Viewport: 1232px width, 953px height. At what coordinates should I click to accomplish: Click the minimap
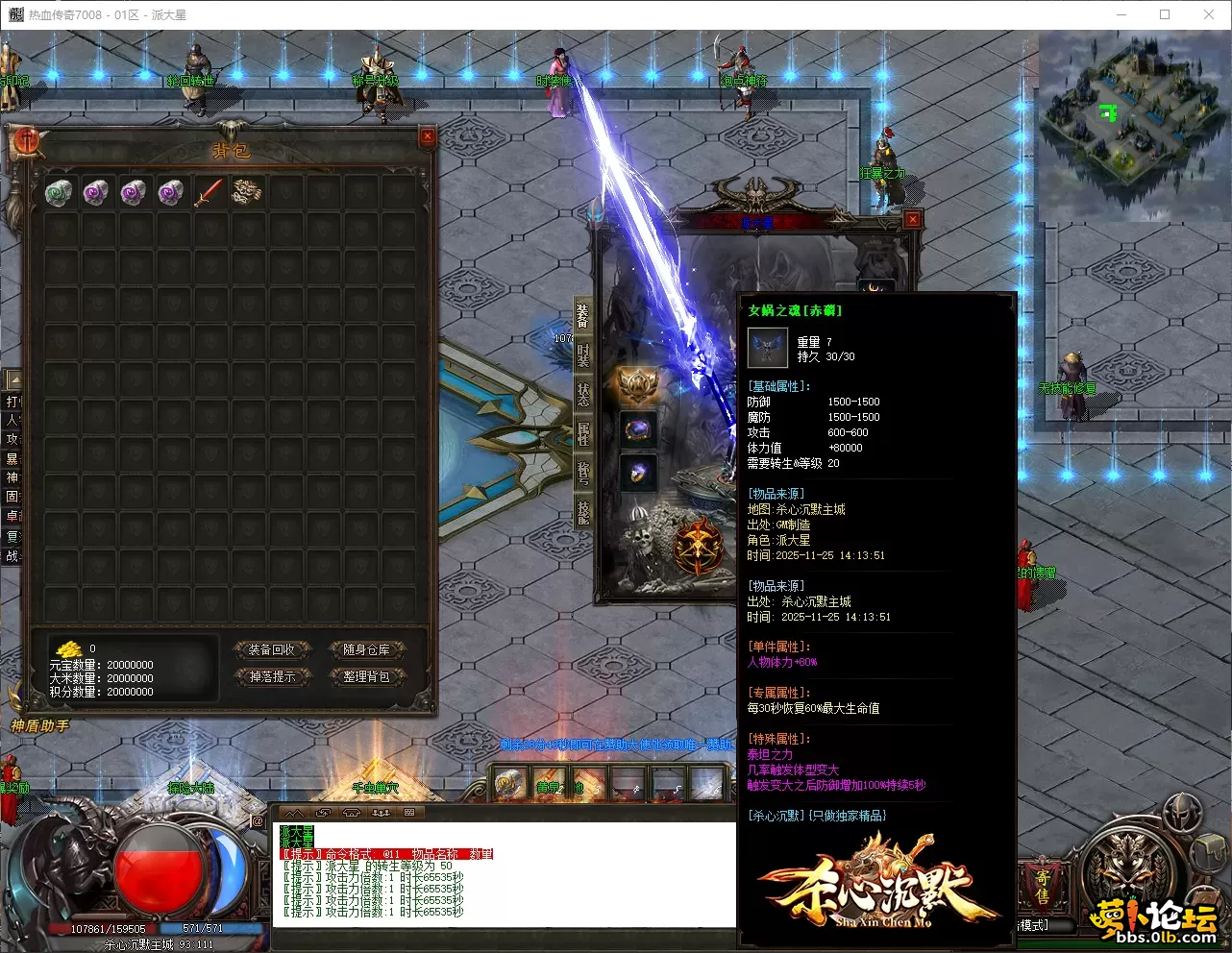click(x=1133, y=122)
